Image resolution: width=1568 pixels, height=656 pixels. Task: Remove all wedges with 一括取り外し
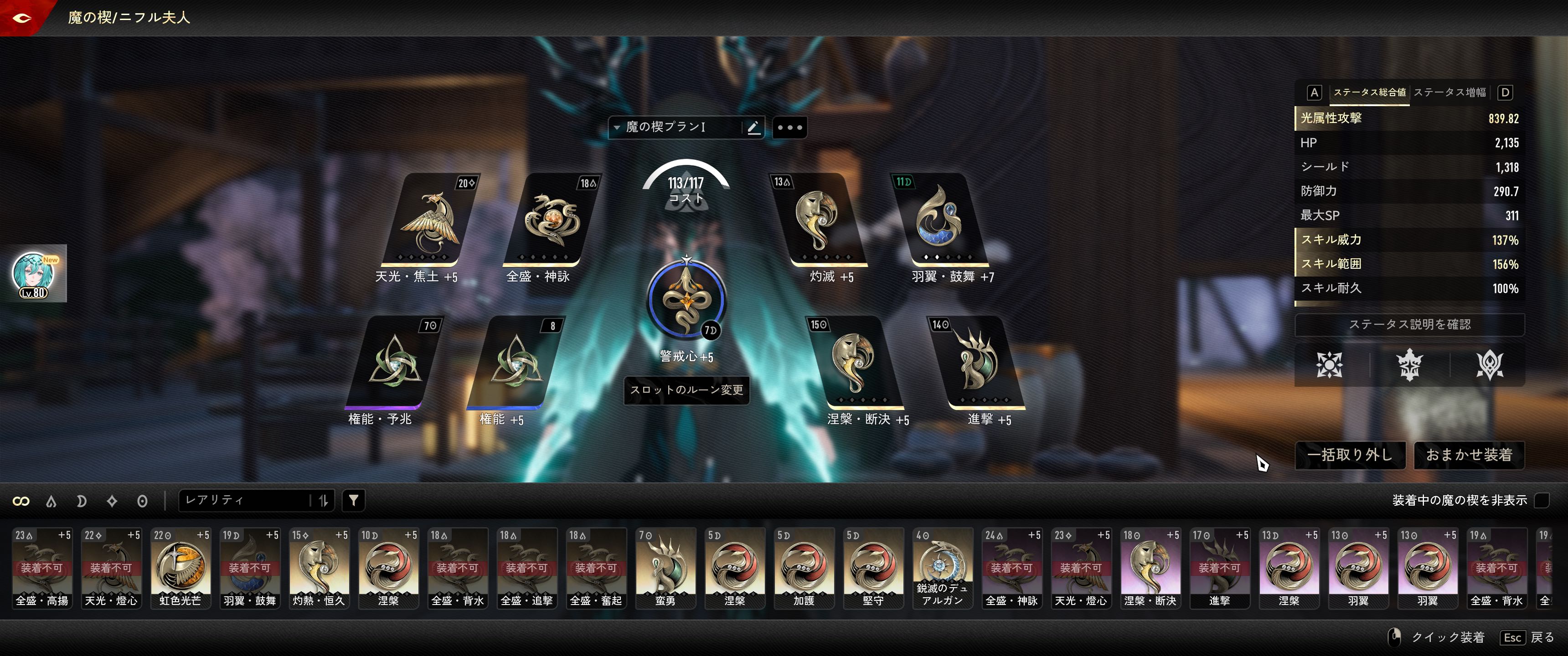click(x=1350, y=455)
